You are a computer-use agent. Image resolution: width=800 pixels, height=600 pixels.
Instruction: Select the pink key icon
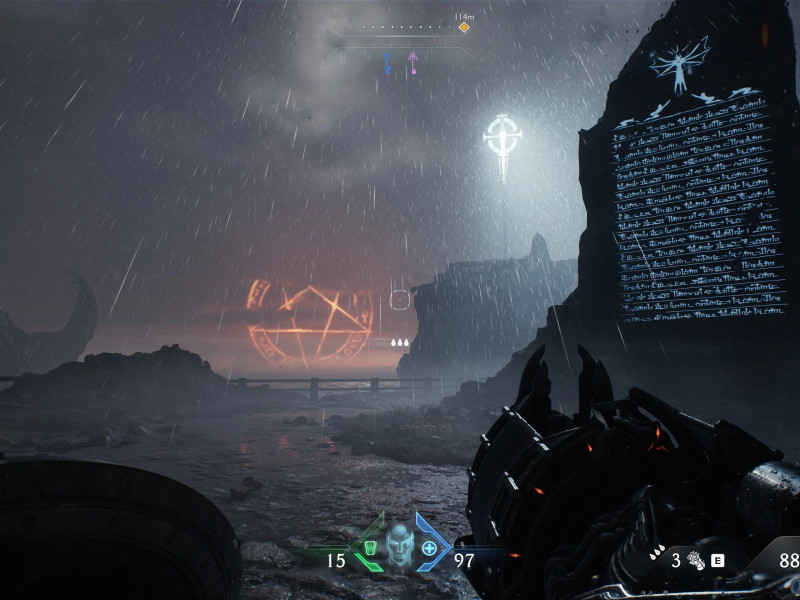[411, 63]
